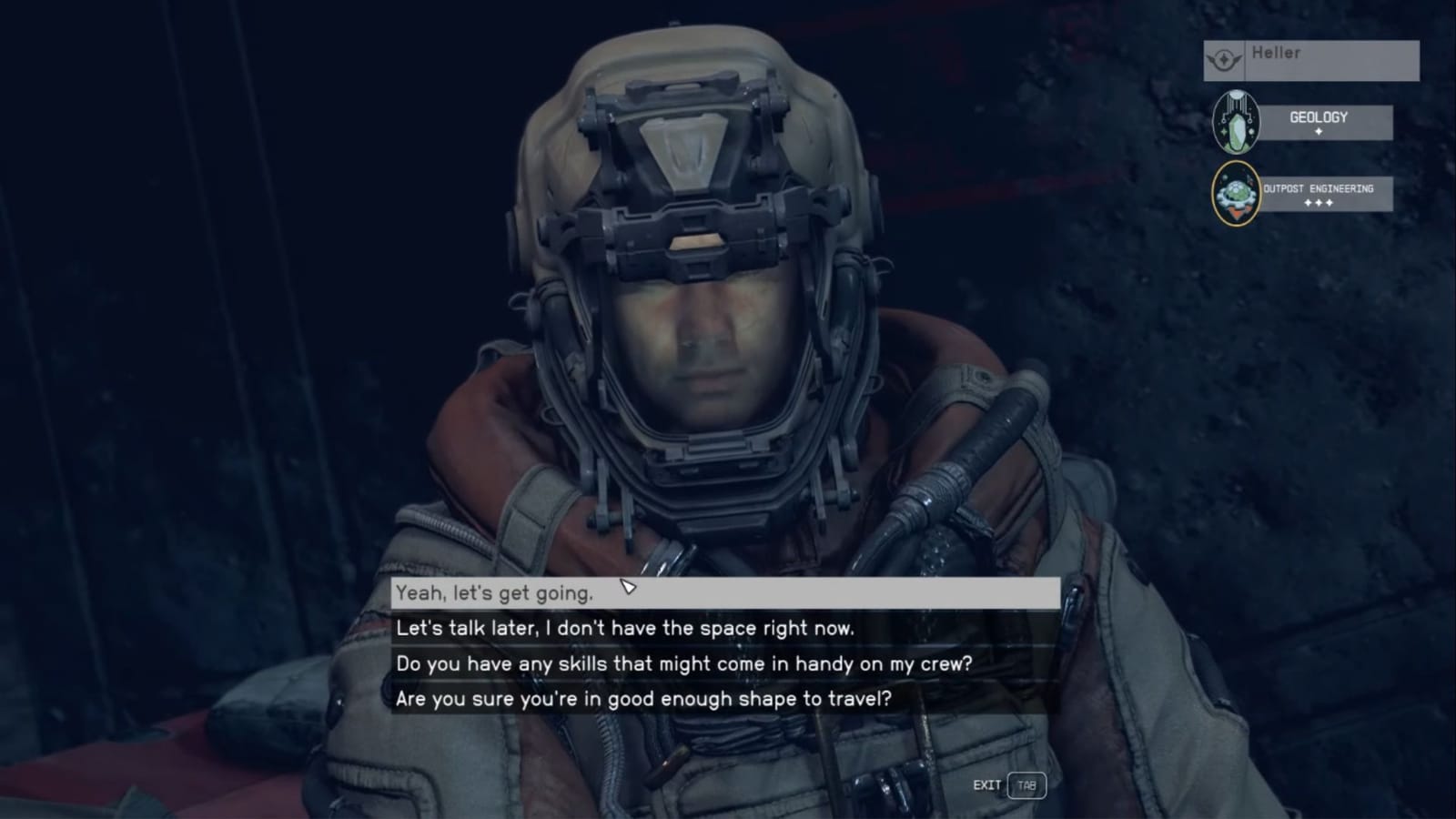Click the three rank stars under OUTPOST ENGINEERING
Image resolution: width=1456 pixels, height=819 pixels.
(1318, 202)
